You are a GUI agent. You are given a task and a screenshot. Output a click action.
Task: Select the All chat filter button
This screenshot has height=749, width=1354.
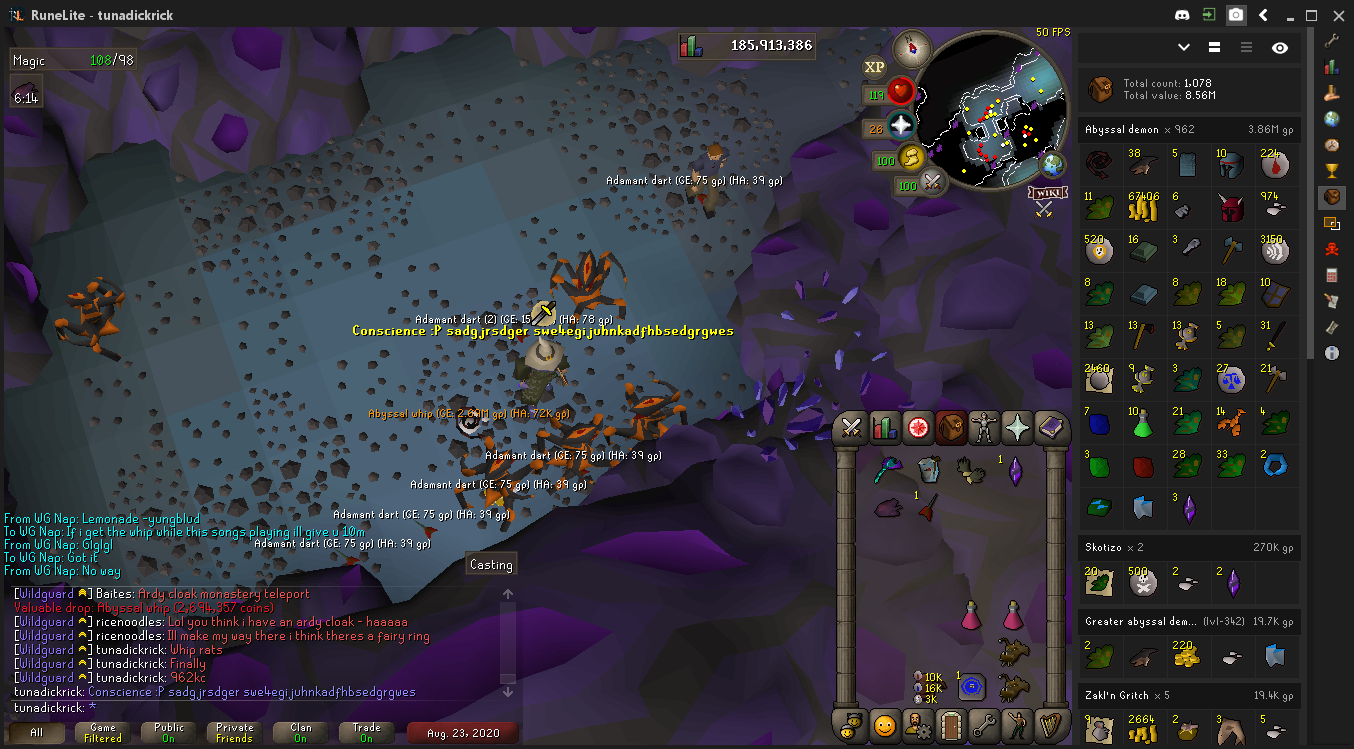click(37, 733)
